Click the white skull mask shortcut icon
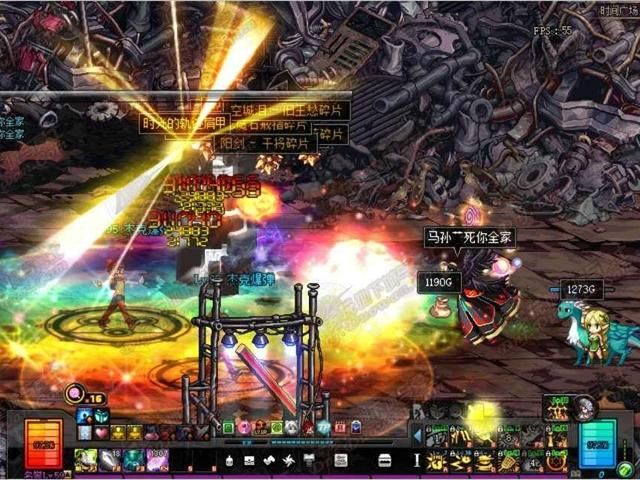 point(292,427)
